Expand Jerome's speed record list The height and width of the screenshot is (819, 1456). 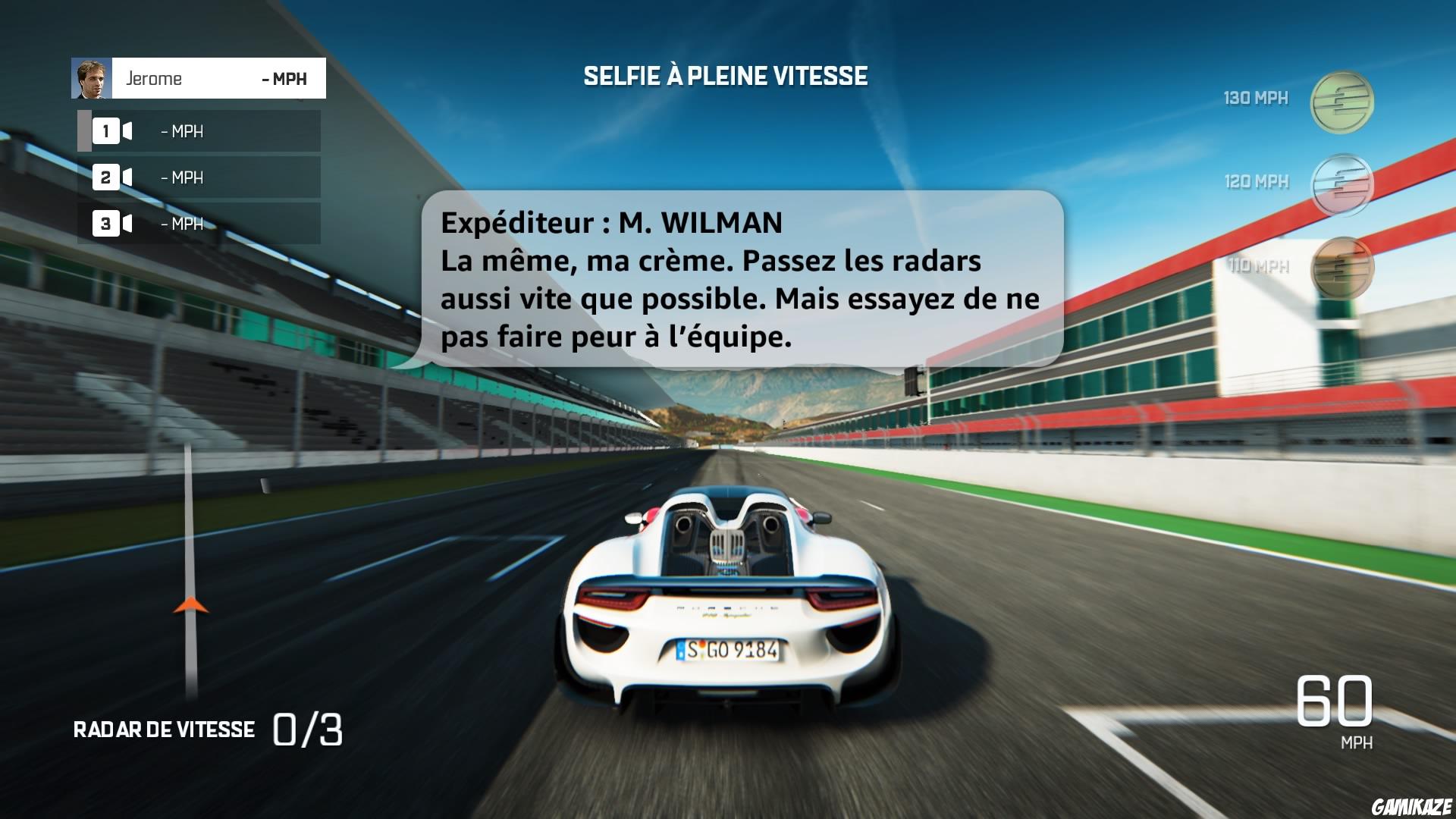[199, 177]
